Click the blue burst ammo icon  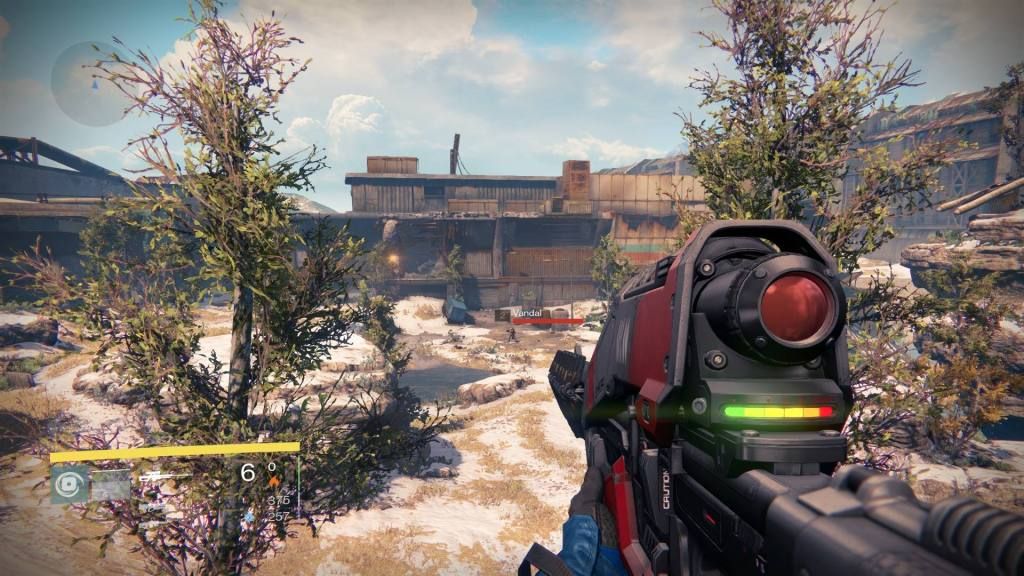coord(249,516)
